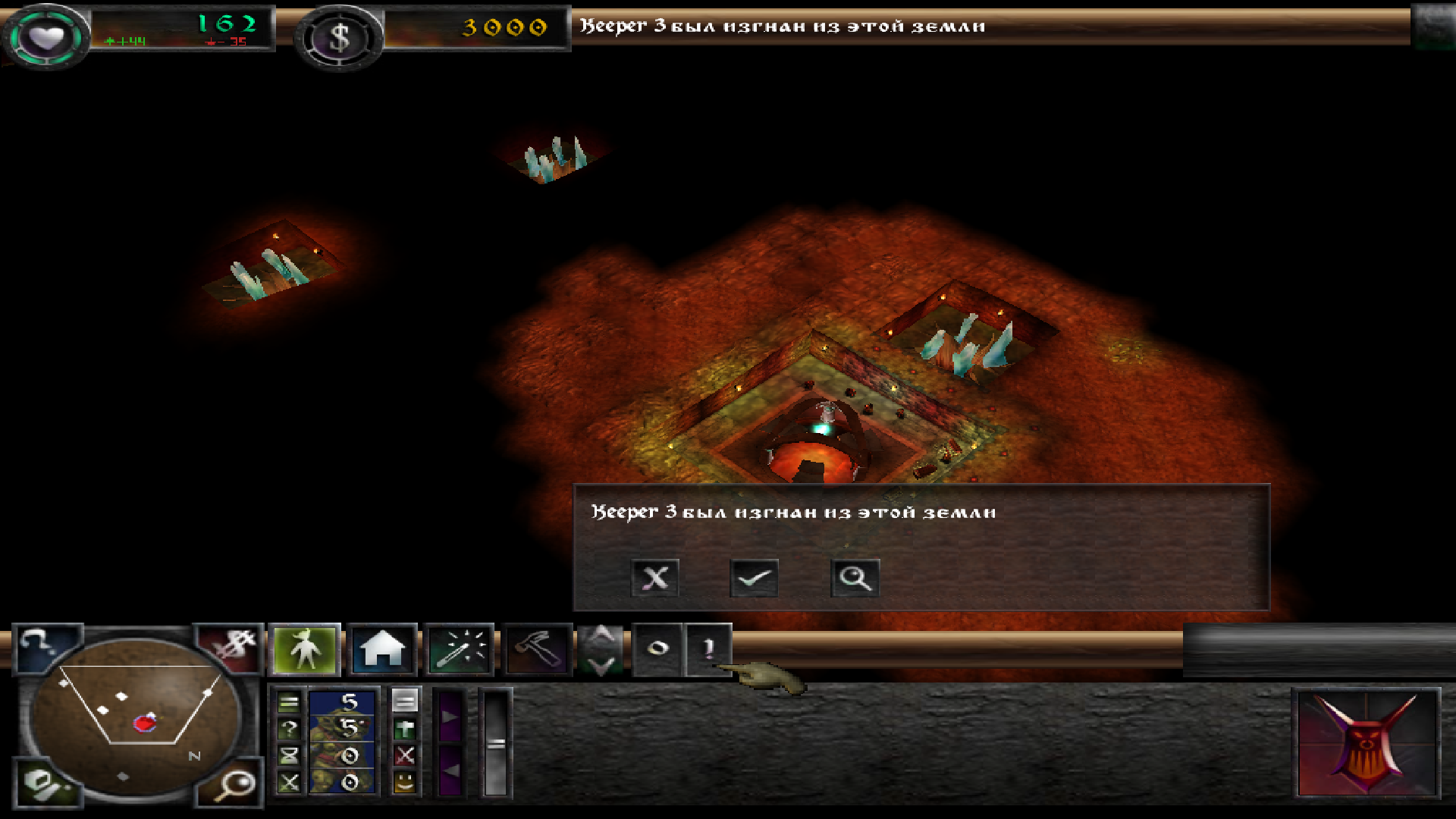The height and width of the screenshot is (819, 1456).
Task: Open the Spells magic wand tab
Action: click(x=460, y=649)
